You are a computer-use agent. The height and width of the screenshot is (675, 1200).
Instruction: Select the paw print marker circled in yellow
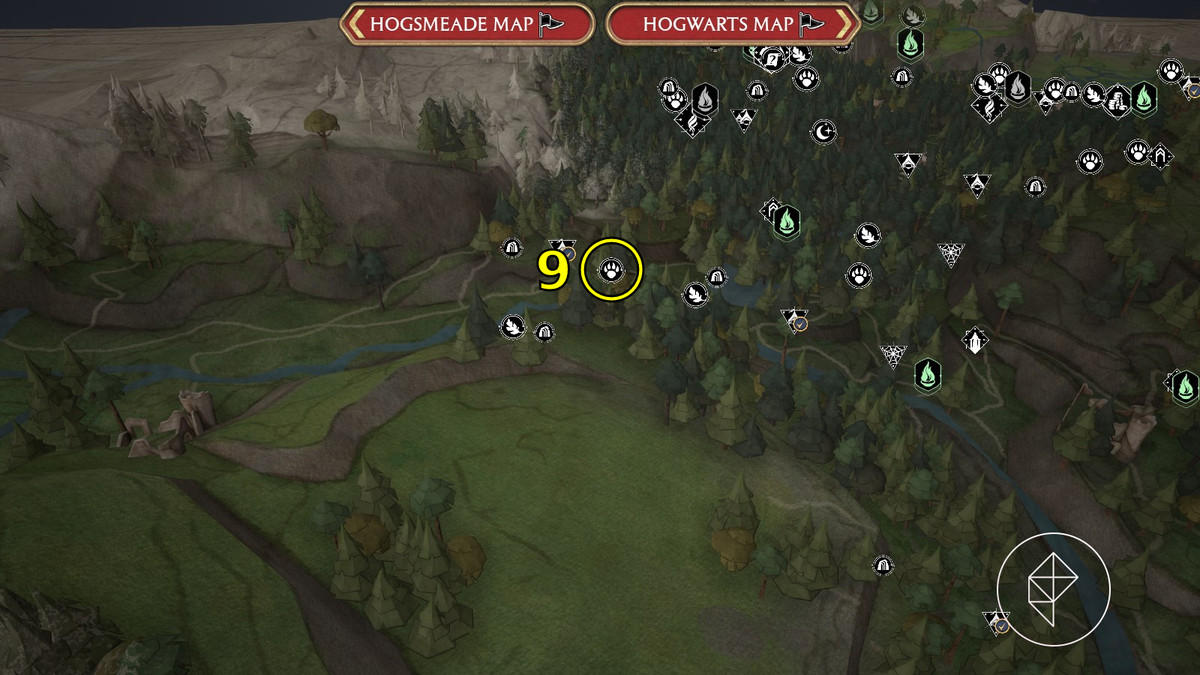[x=611, y=269]
